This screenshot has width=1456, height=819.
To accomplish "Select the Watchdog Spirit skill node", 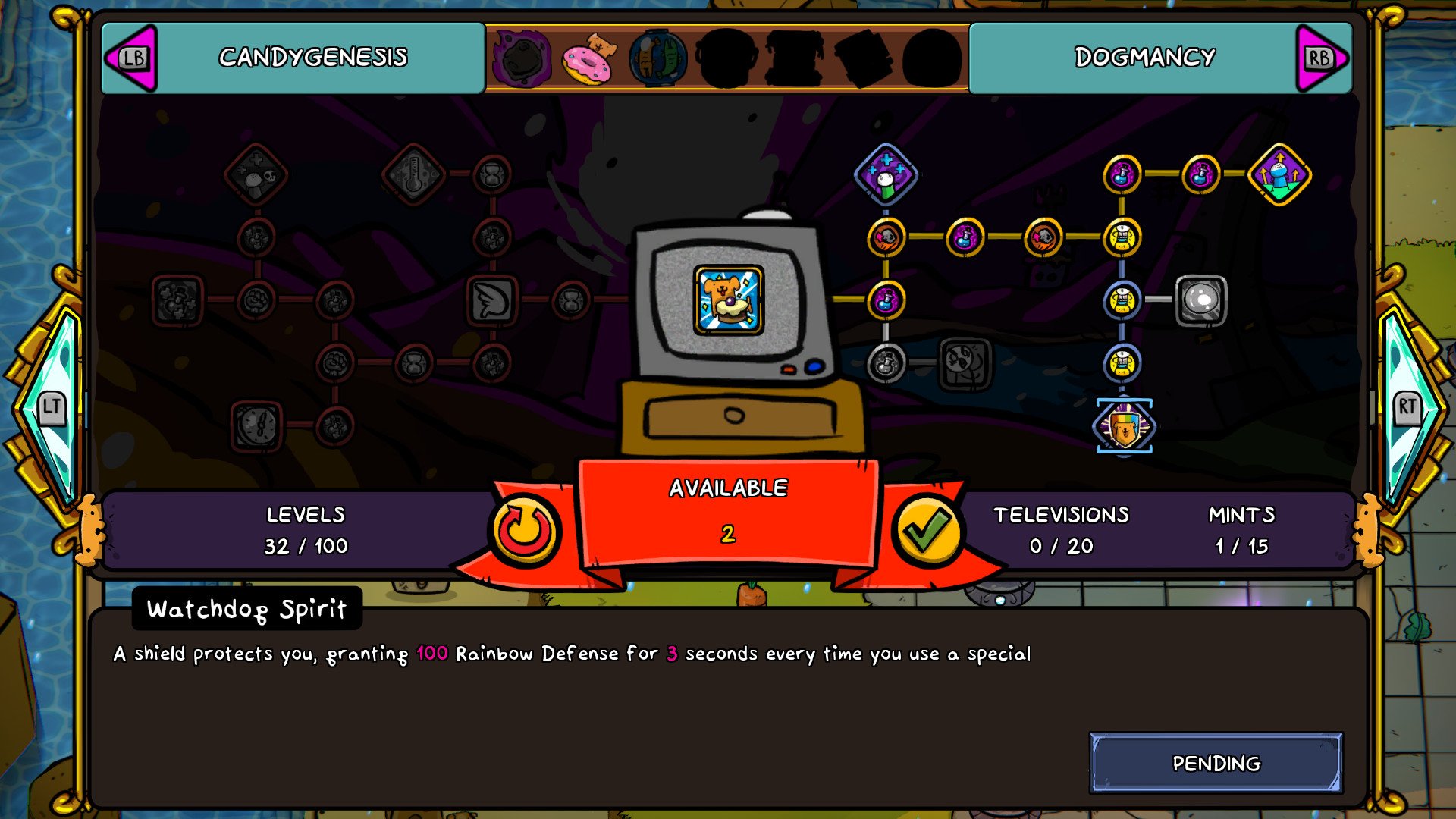I will coord(1124,426).
